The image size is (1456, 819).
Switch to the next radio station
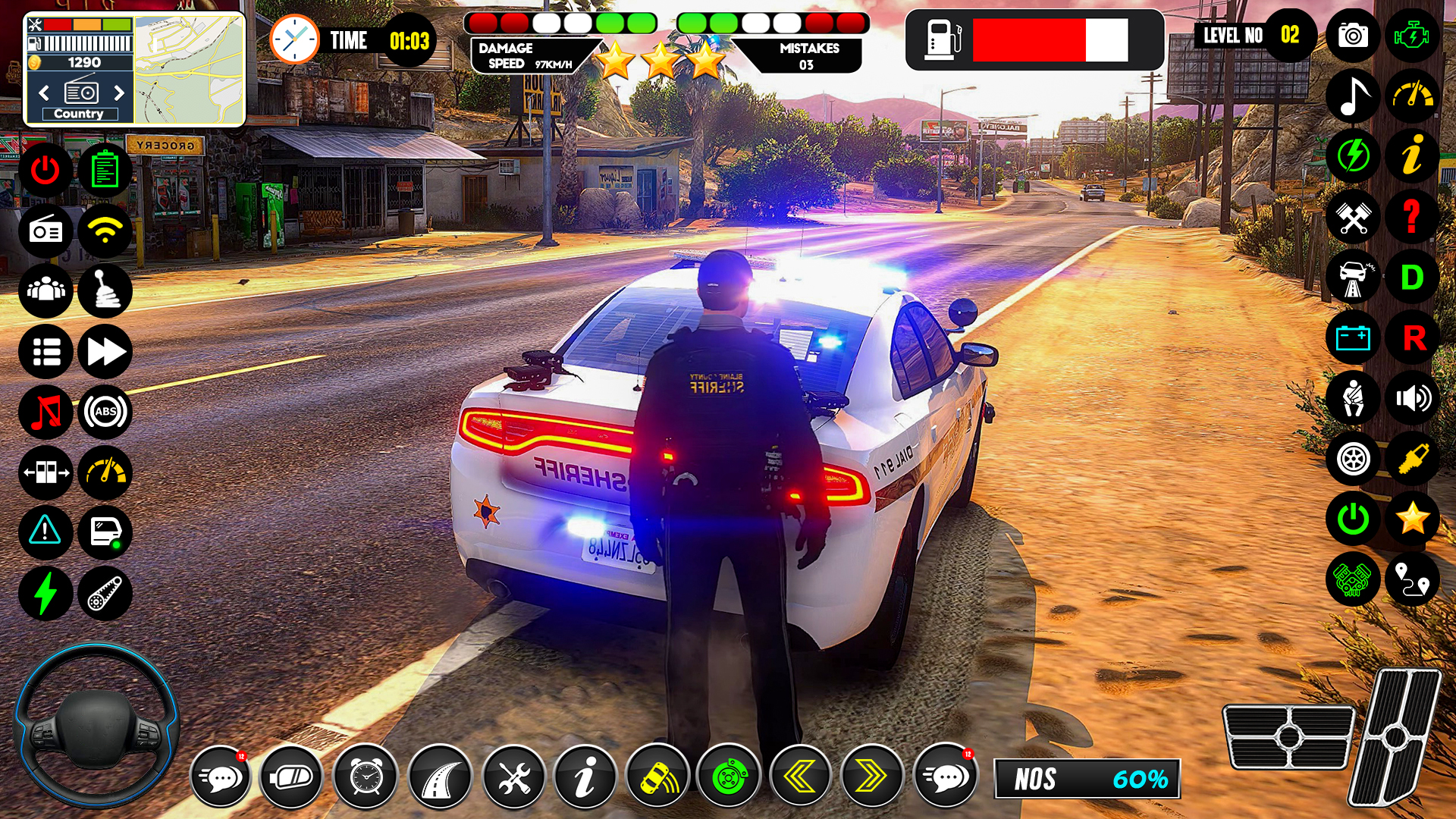118,93
